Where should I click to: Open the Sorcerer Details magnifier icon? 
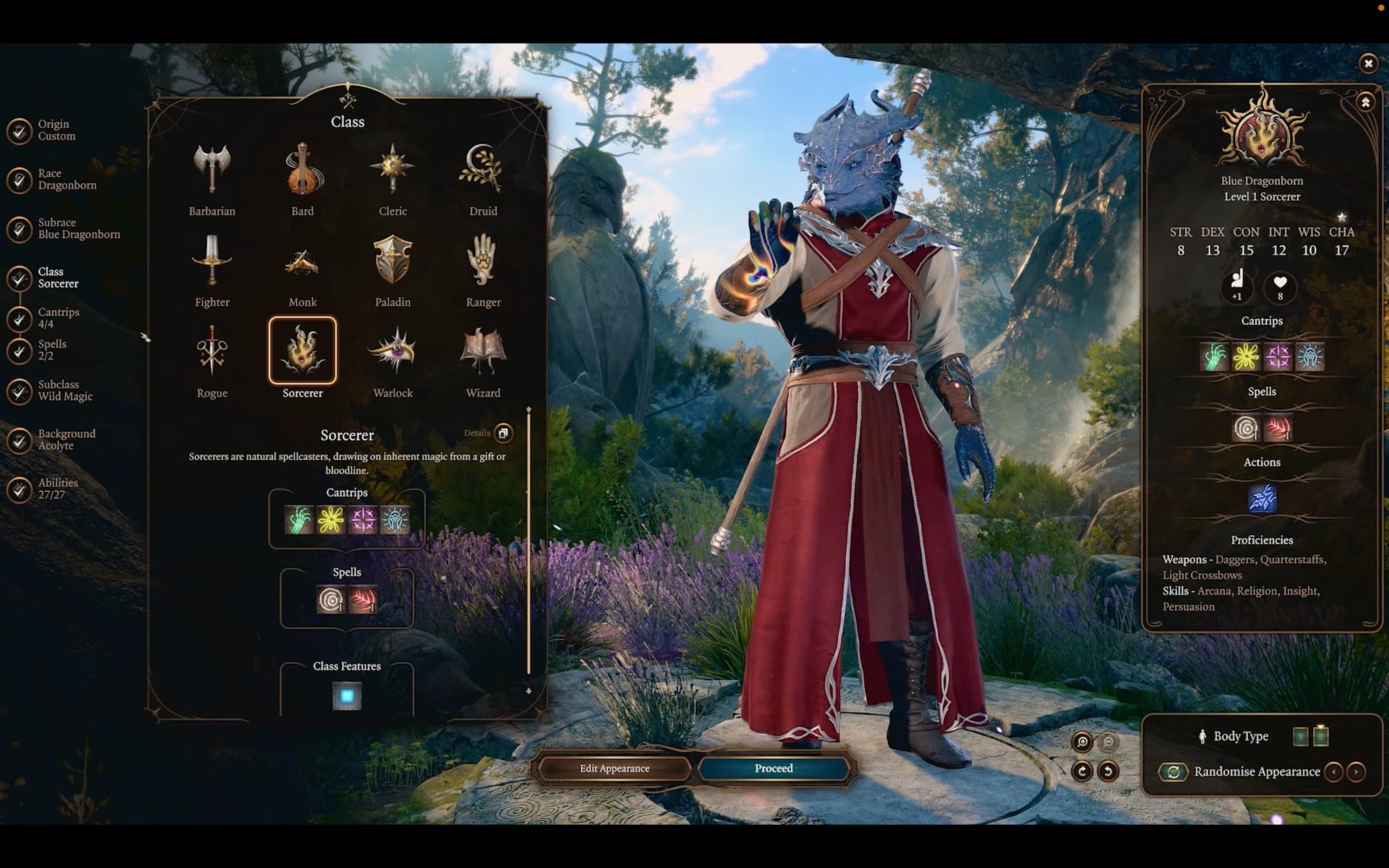(x=504, y=433)
